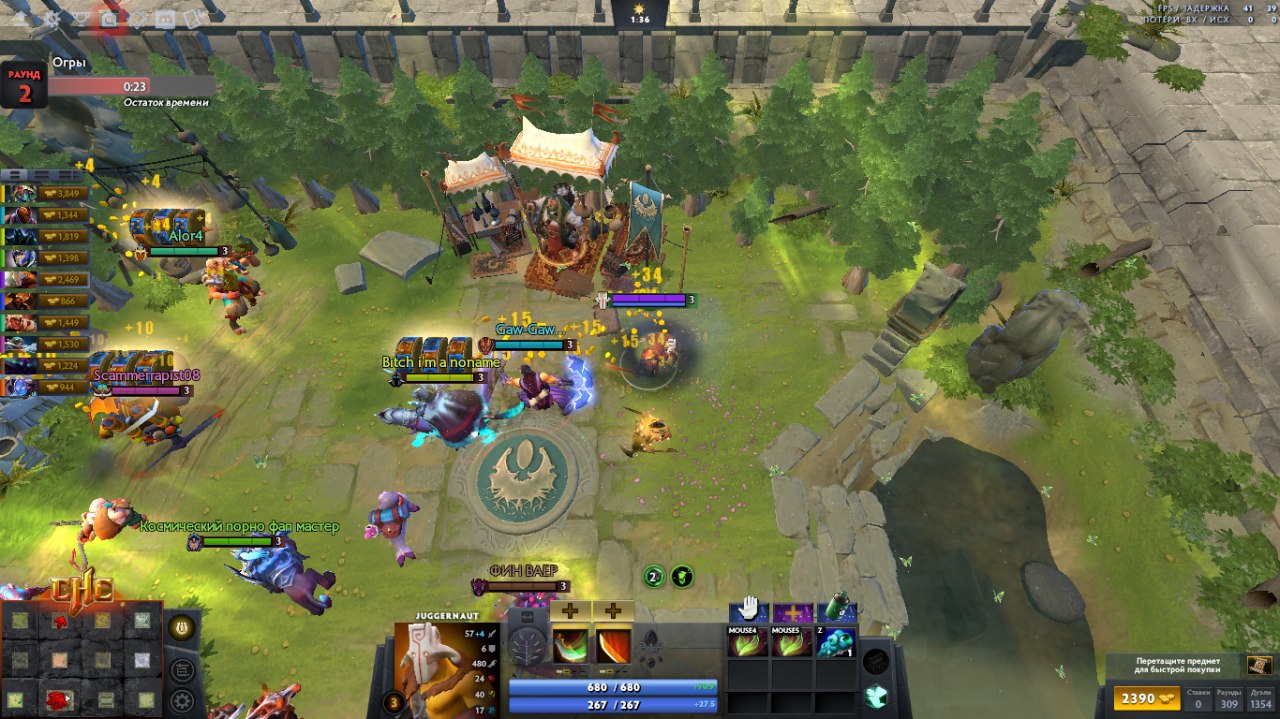The image size is (1280, 719).
Task: Click the red highlighted top bar icon
Action: coord(108,17)
